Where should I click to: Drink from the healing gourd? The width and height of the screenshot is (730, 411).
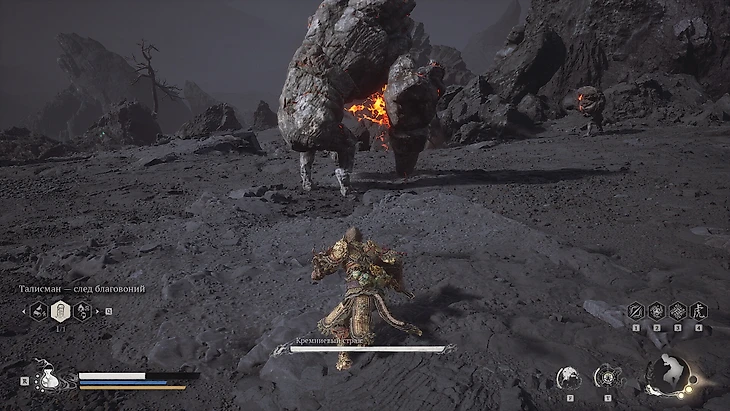coord(48,377)
